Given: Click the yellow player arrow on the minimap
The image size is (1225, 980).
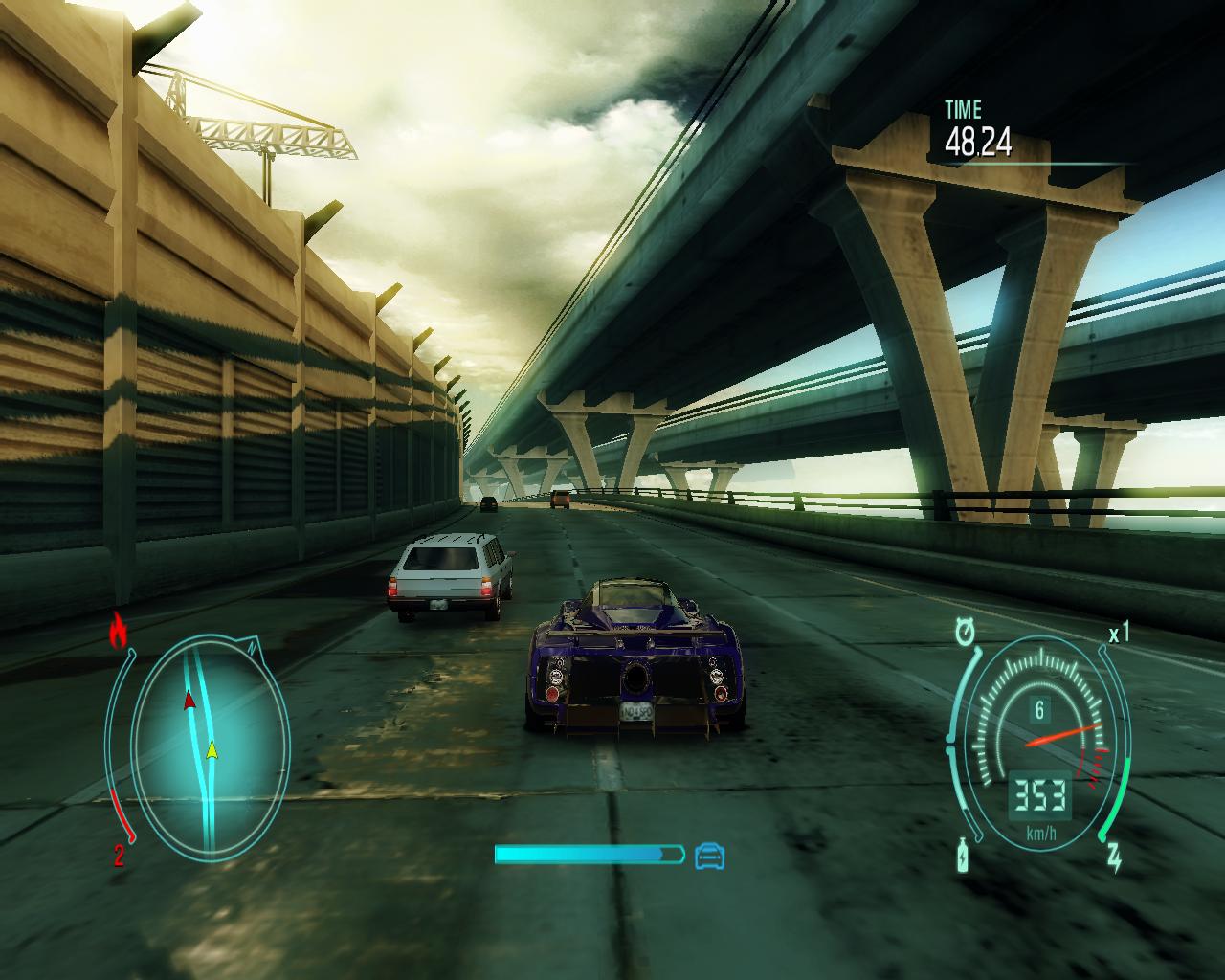Looking at the screenshot, I should pyautogui.click(x=212, y=749).
